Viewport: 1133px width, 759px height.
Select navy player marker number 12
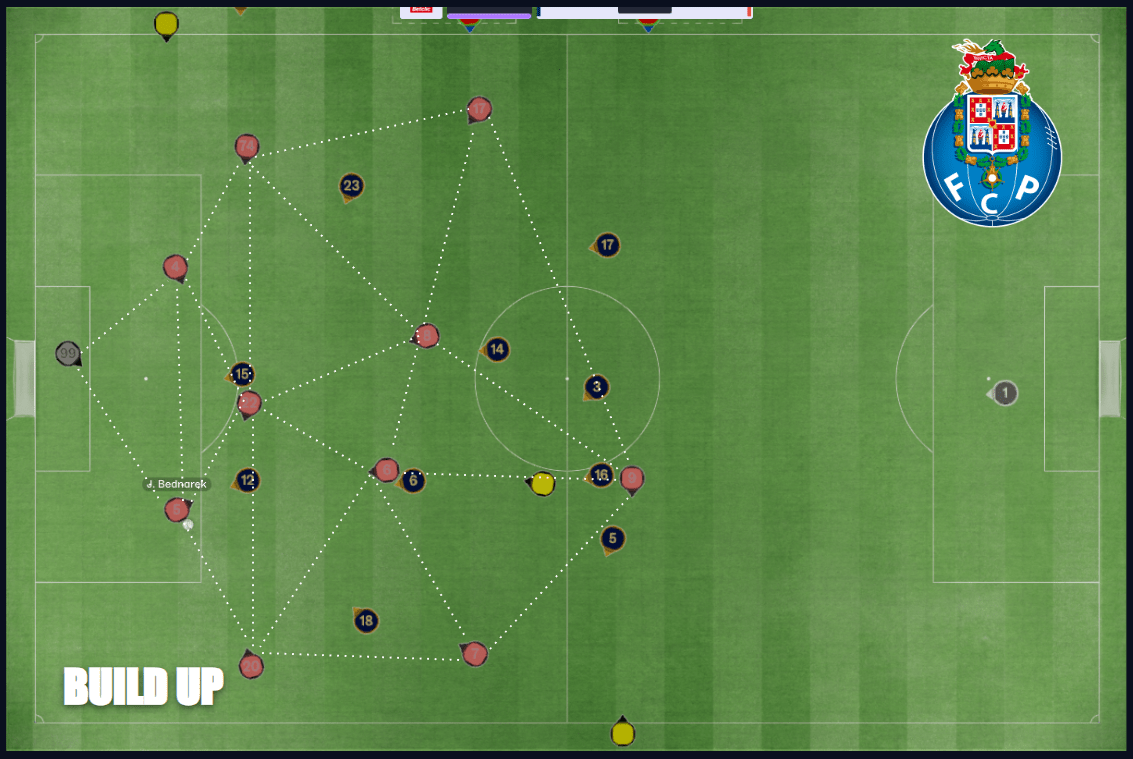(x=248, y=480)
